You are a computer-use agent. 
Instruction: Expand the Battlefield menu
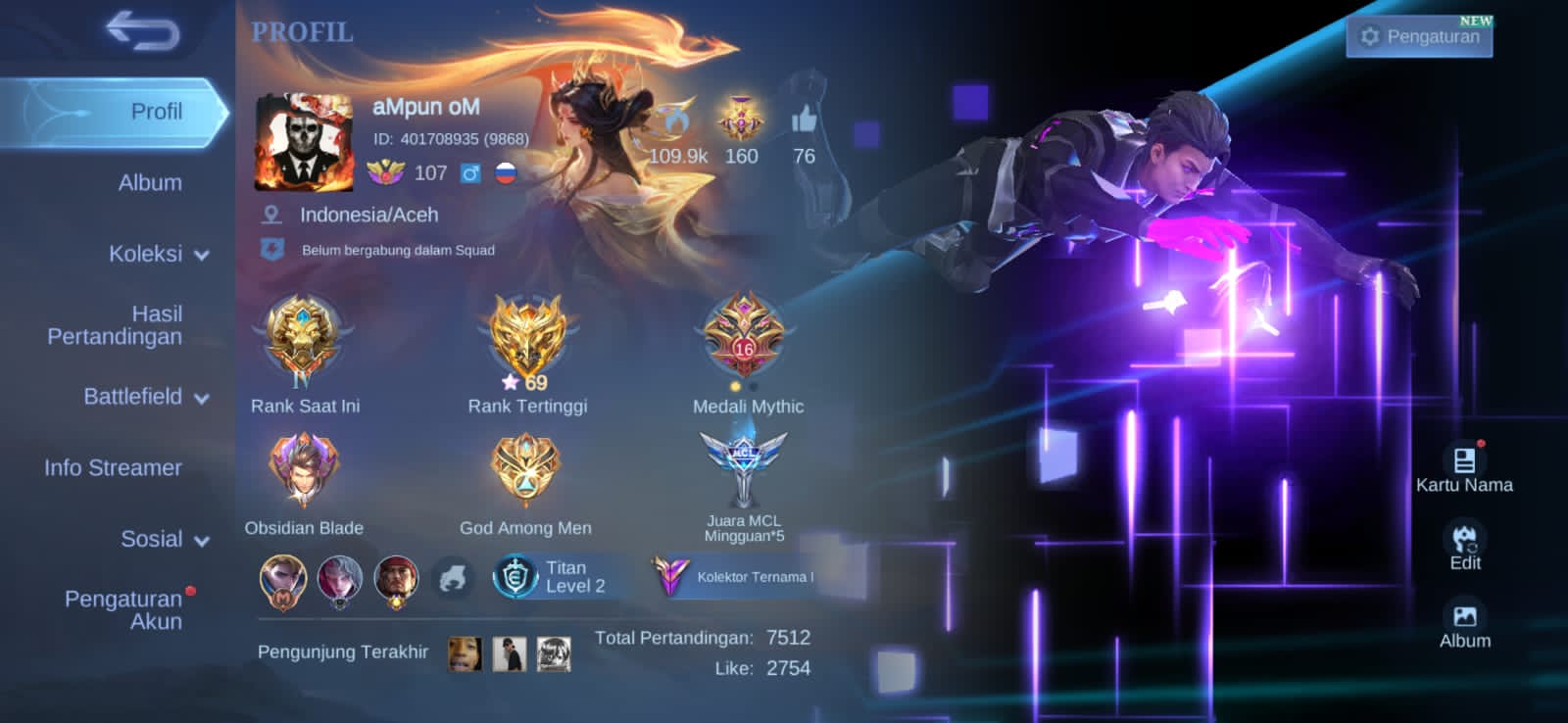coord(146,397)
